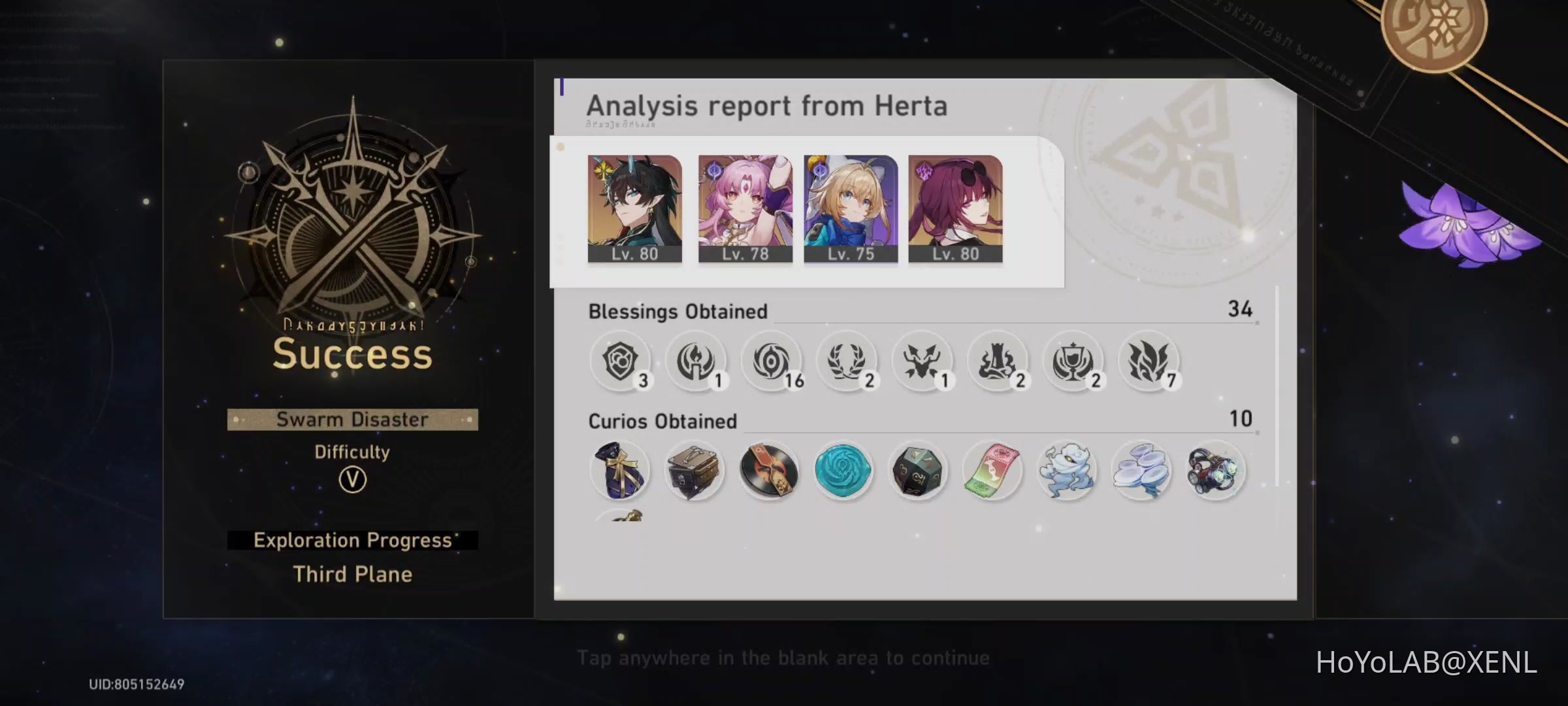The width and height of the screenshot is (1568, 706).
Task: Click the Swarm Disaster label banner
Action: click(x=352, y=420)
